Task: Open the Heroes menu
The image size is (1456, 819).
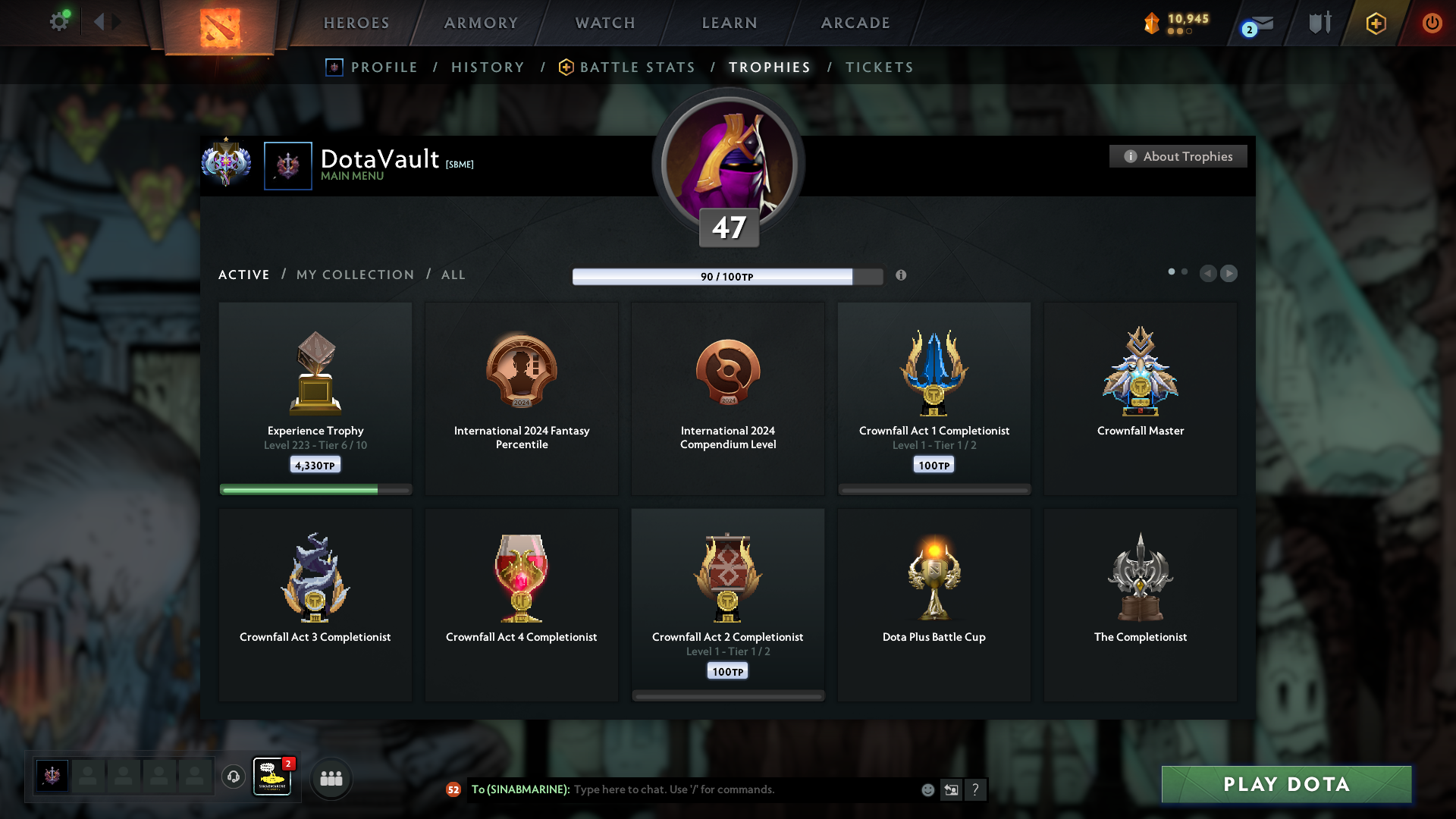Action: pyautogui.click(x=356, y=23)
